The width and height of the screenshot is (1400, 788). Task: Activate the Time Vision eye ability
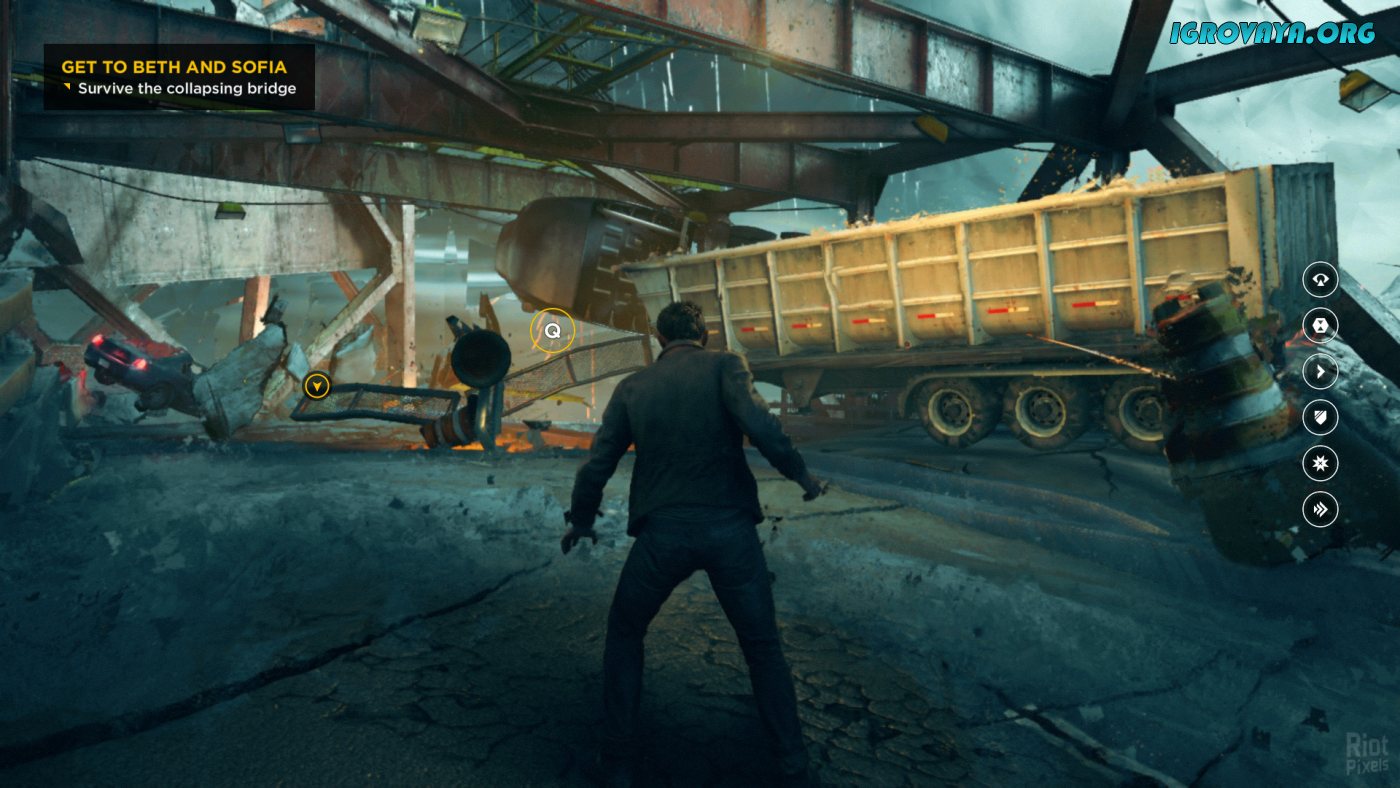pos(1320,279)
